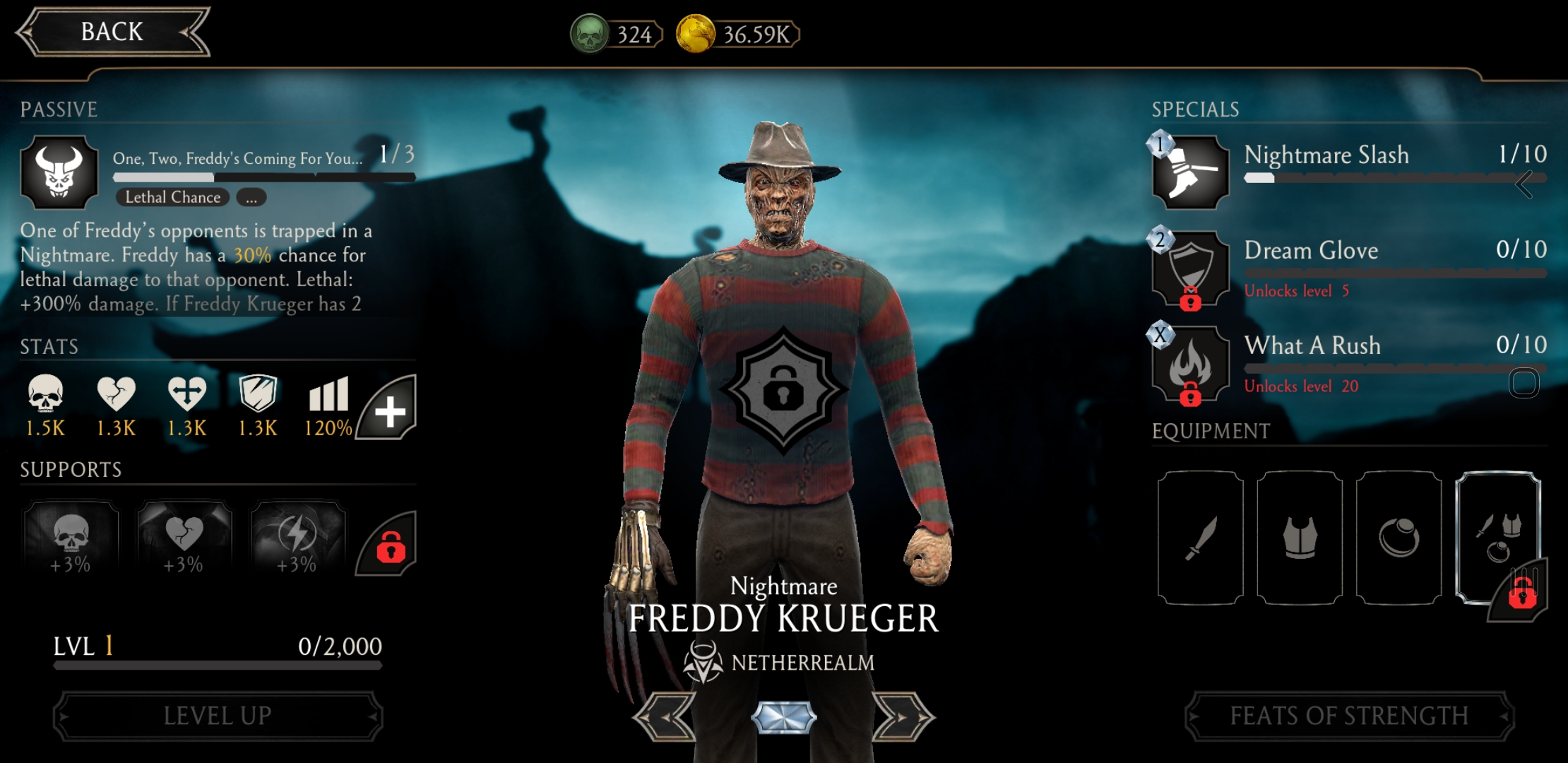This screenshot has width=1568, height=763.
Task: Open the accessory ring equipment slot
Action: click(1398, 538)
